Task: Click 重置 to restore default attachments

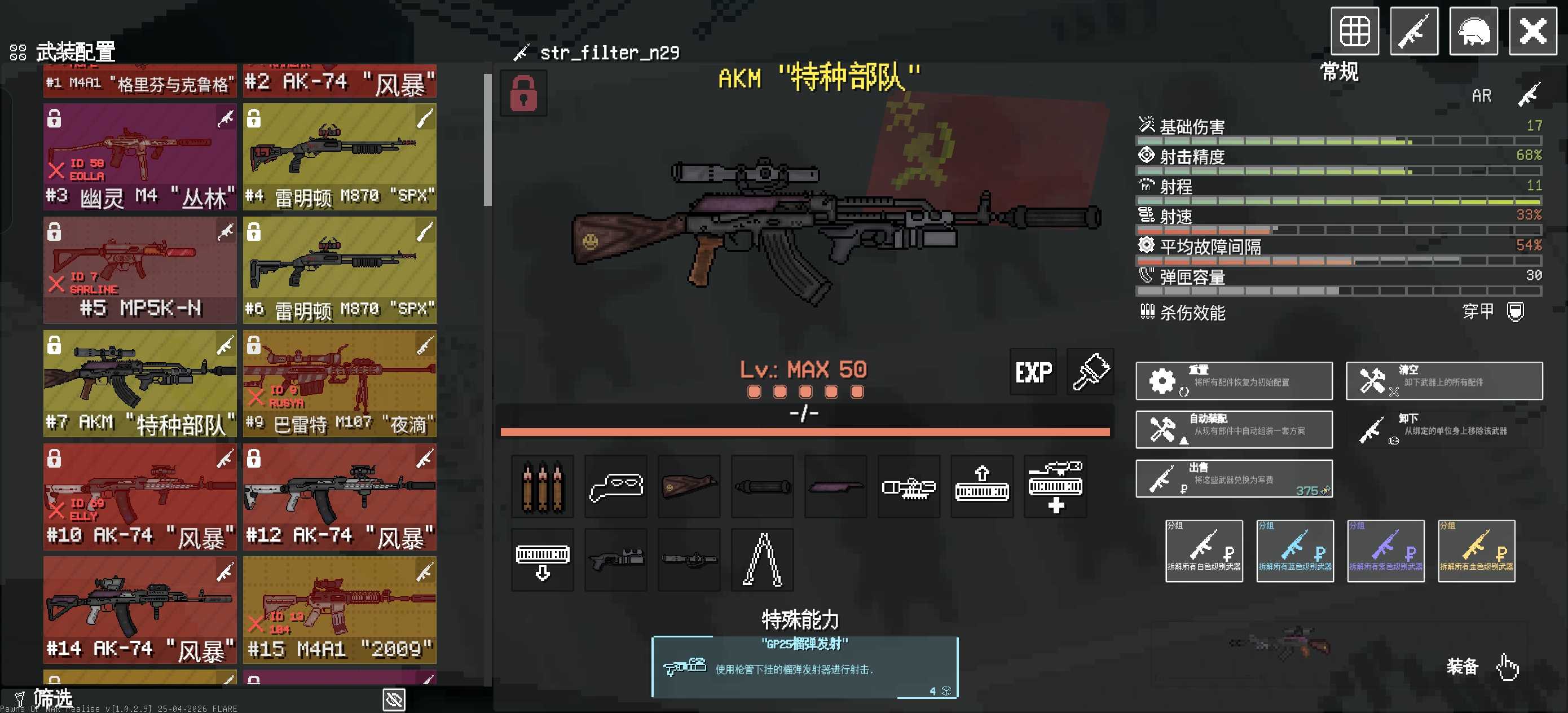Action: [x=1233, y=381]
